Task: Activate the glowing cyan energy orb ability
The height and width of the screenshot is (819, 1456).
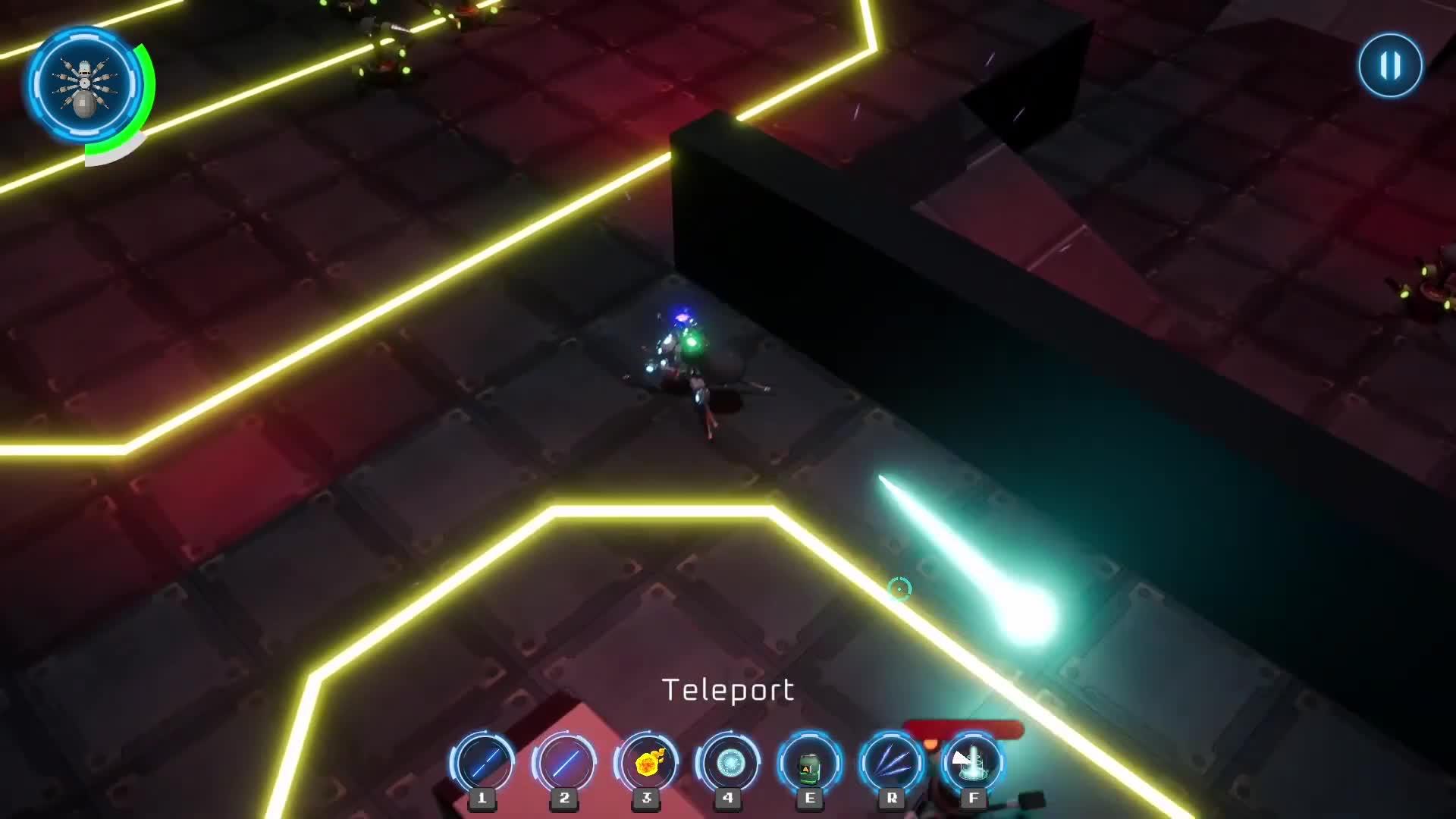Action: point(728,763)
